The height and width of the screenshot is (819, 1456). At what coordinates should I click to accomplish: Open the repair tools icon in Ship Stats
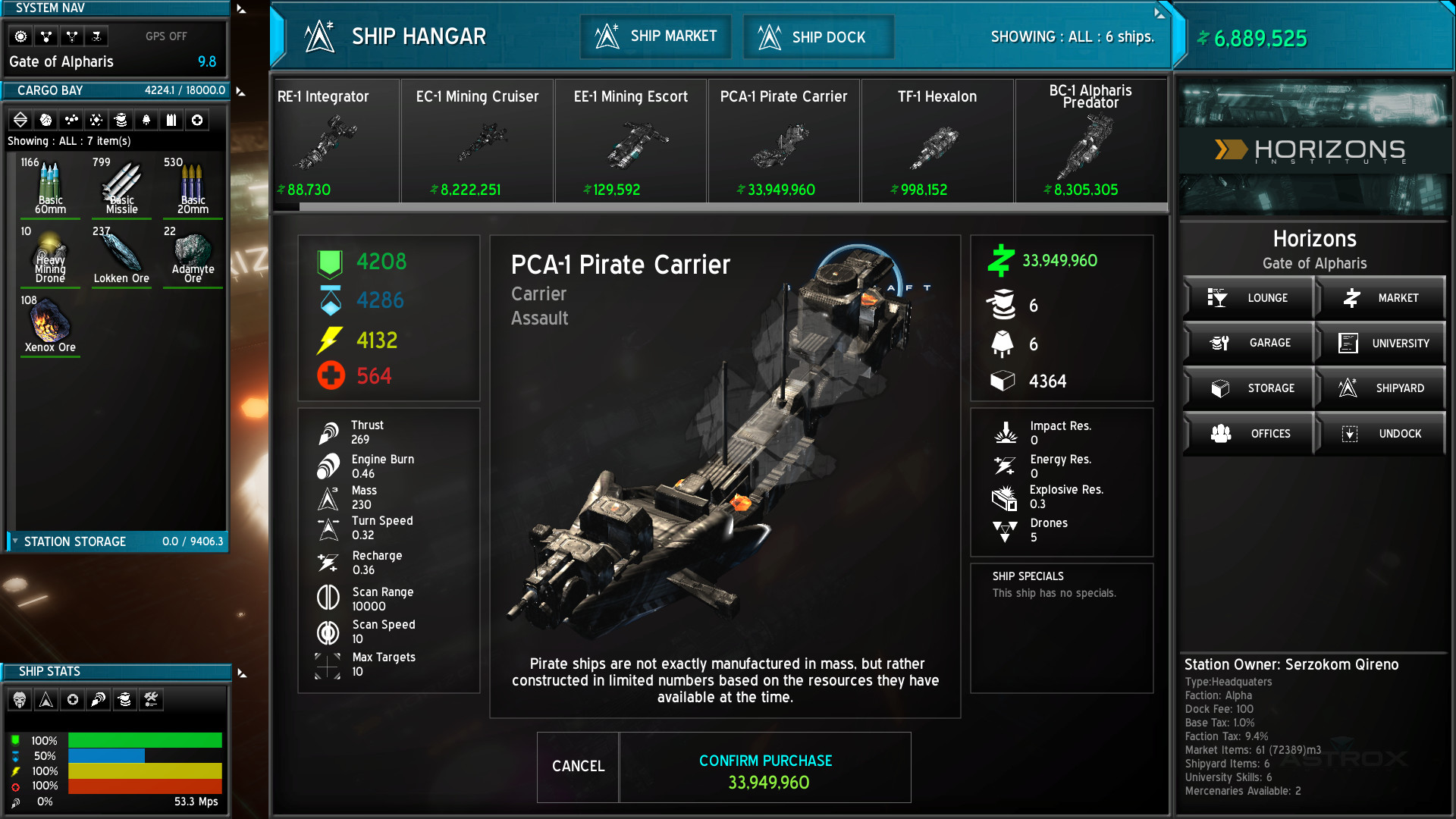tap(152, 699)
